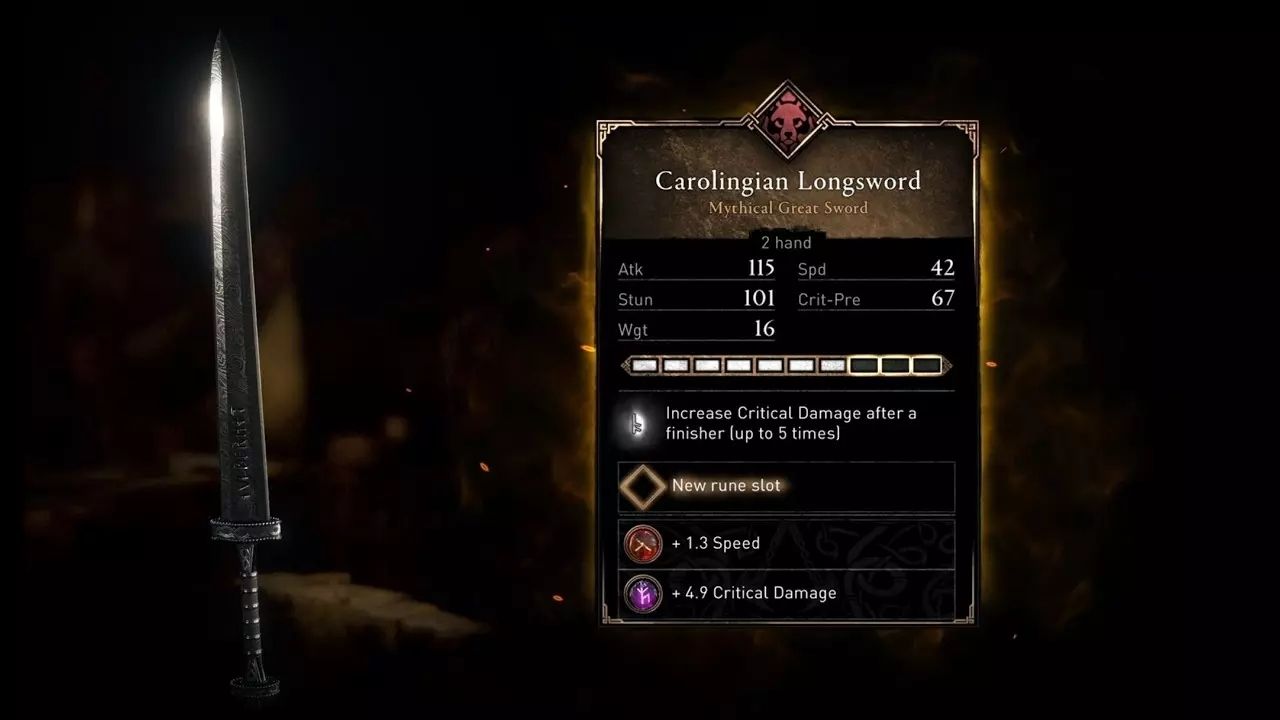The image size is (1280, 720).
Task: Click the weapon upgrade progress bar
Action: click(787, 365)
